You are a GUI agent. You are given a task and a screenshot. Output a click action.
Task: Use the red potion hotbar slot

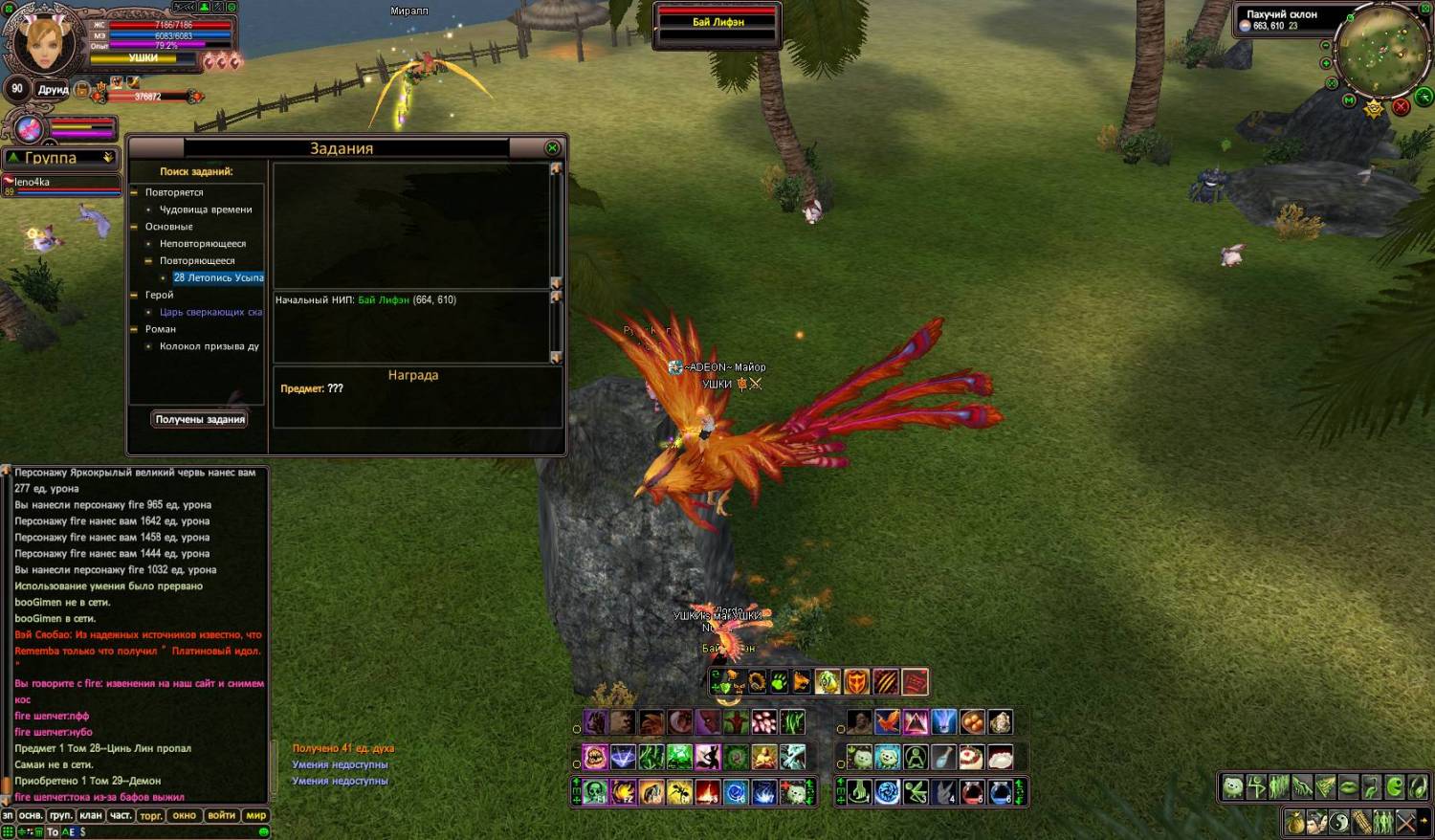coord(972,792)
